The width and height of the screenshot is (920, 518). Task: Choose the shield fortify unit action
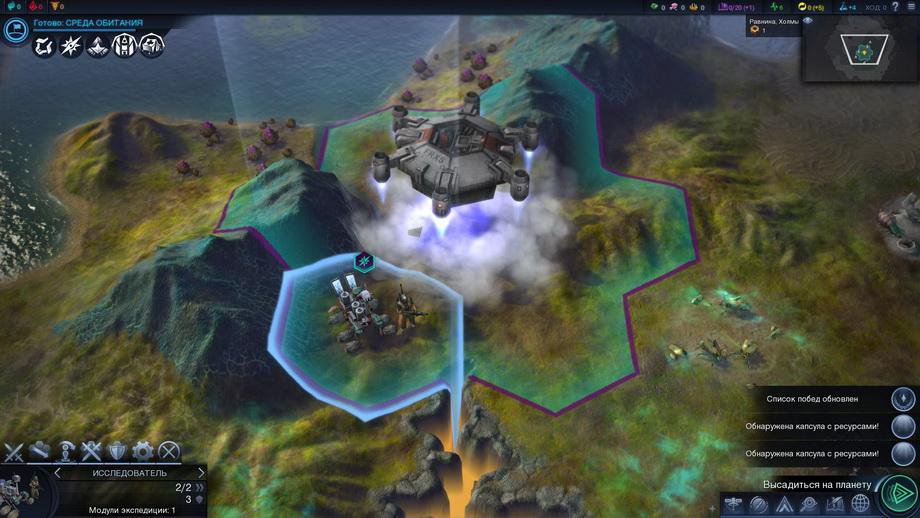click(117, 451)
